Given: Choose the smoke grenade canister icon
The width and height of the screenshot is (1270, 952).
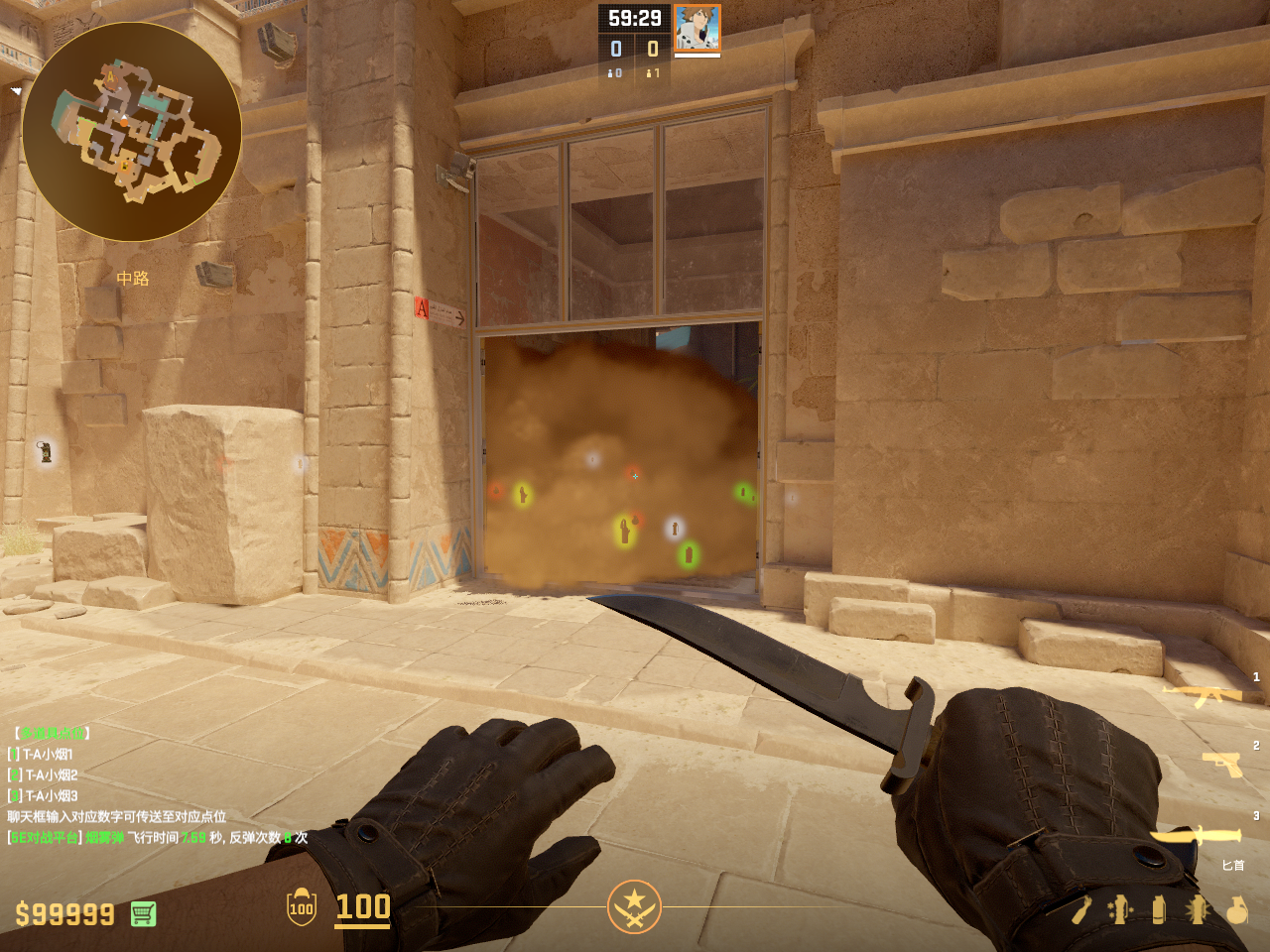Looking at the screenshot, I should pyautogui.click(x=1159, y=909).
